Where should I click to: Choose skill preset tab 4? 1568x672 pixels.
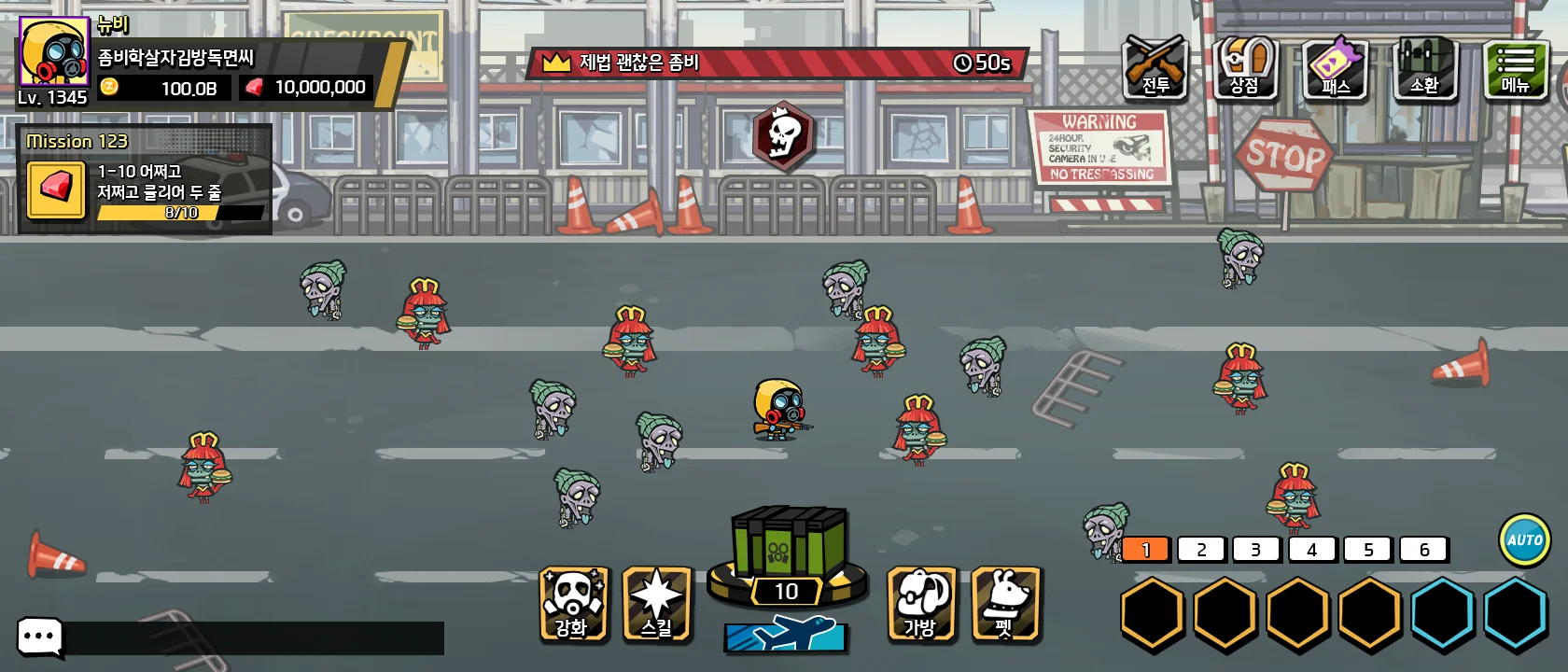tap(1312, 550)
